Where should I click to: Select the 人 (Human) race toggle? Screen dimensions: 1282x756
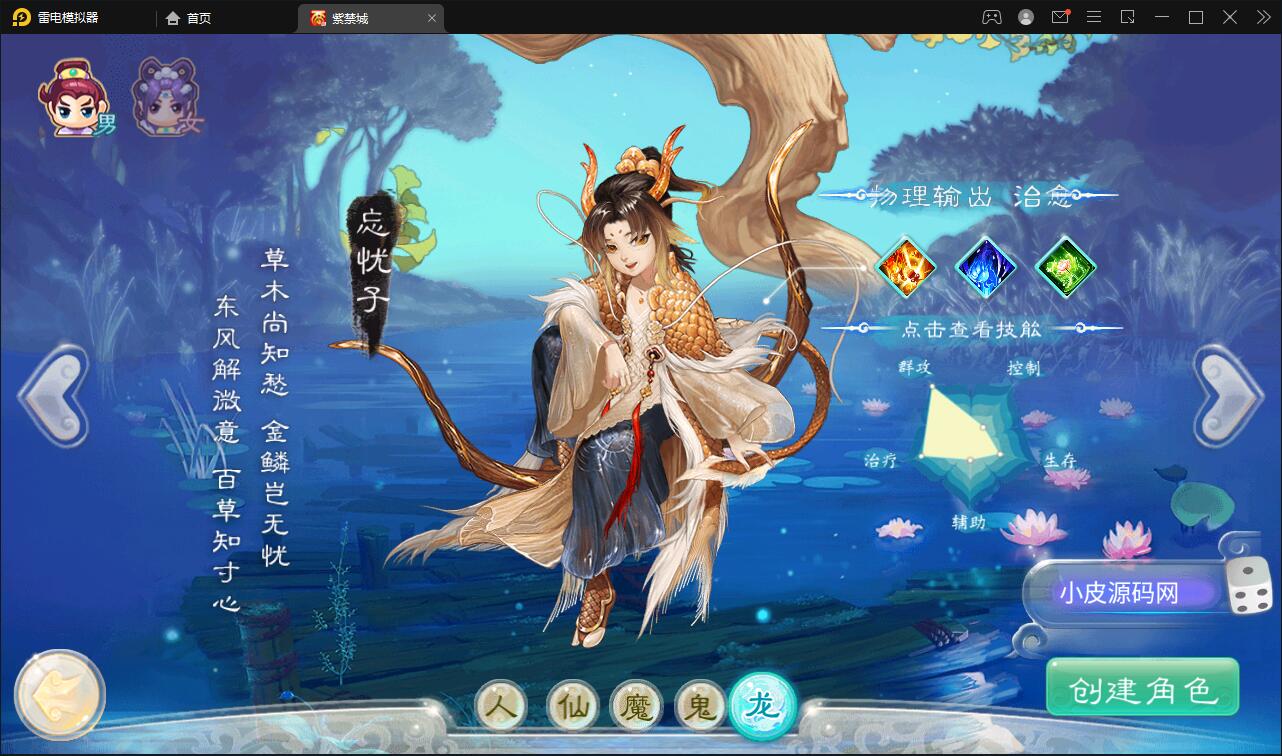click(x=500, y=706)
